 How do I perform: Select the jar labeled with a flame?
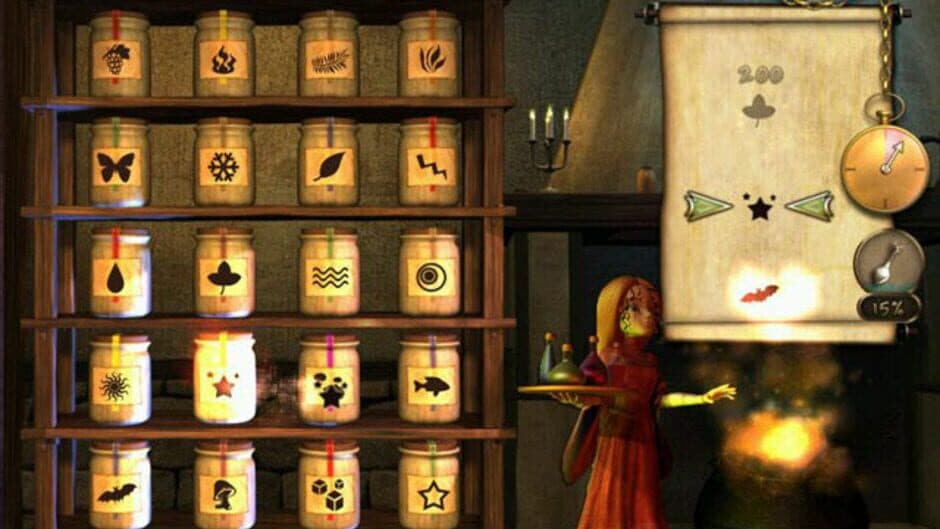[x=223, y=58]
